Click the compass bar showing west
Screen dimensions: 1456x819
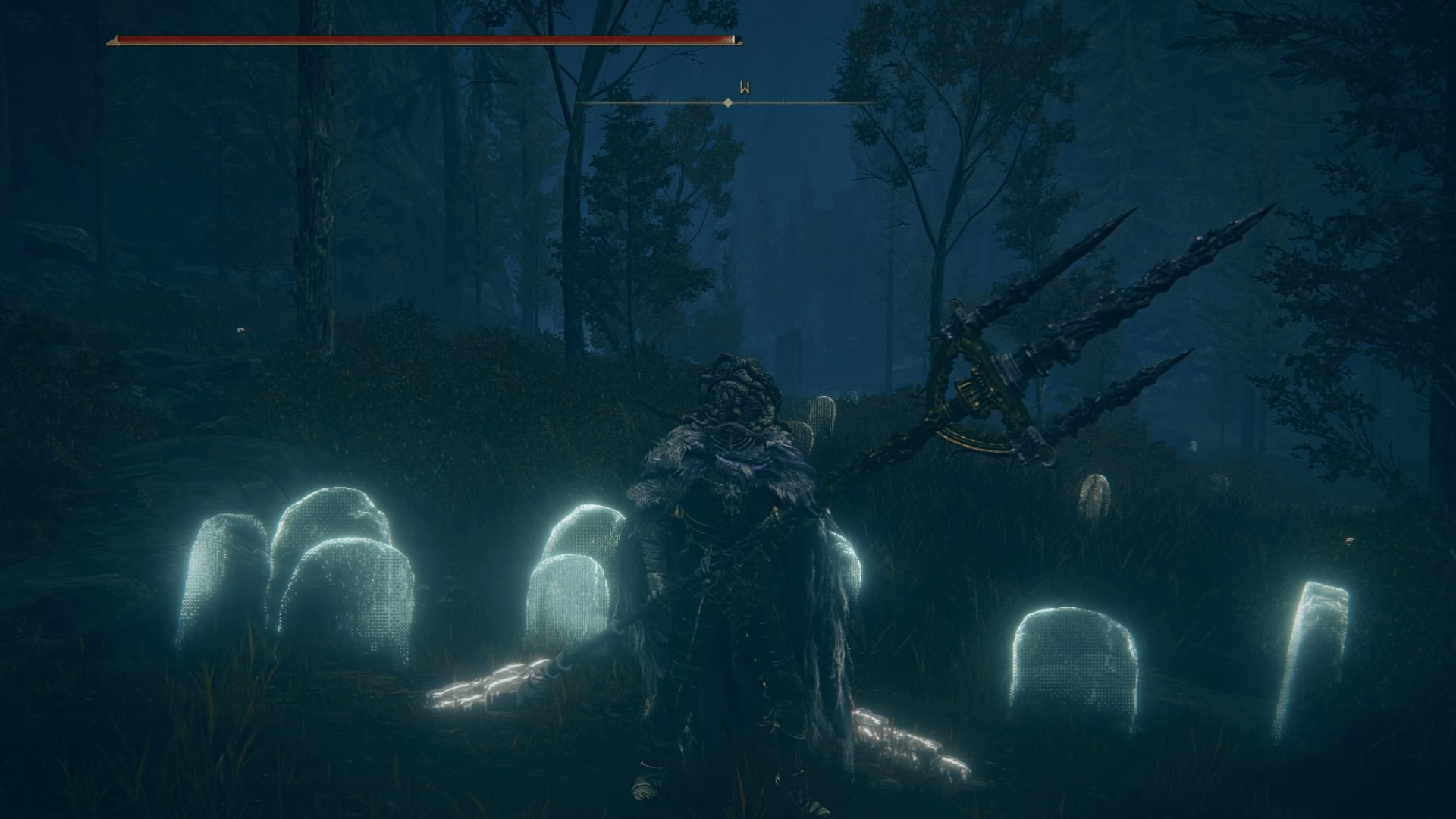[726, 102]
